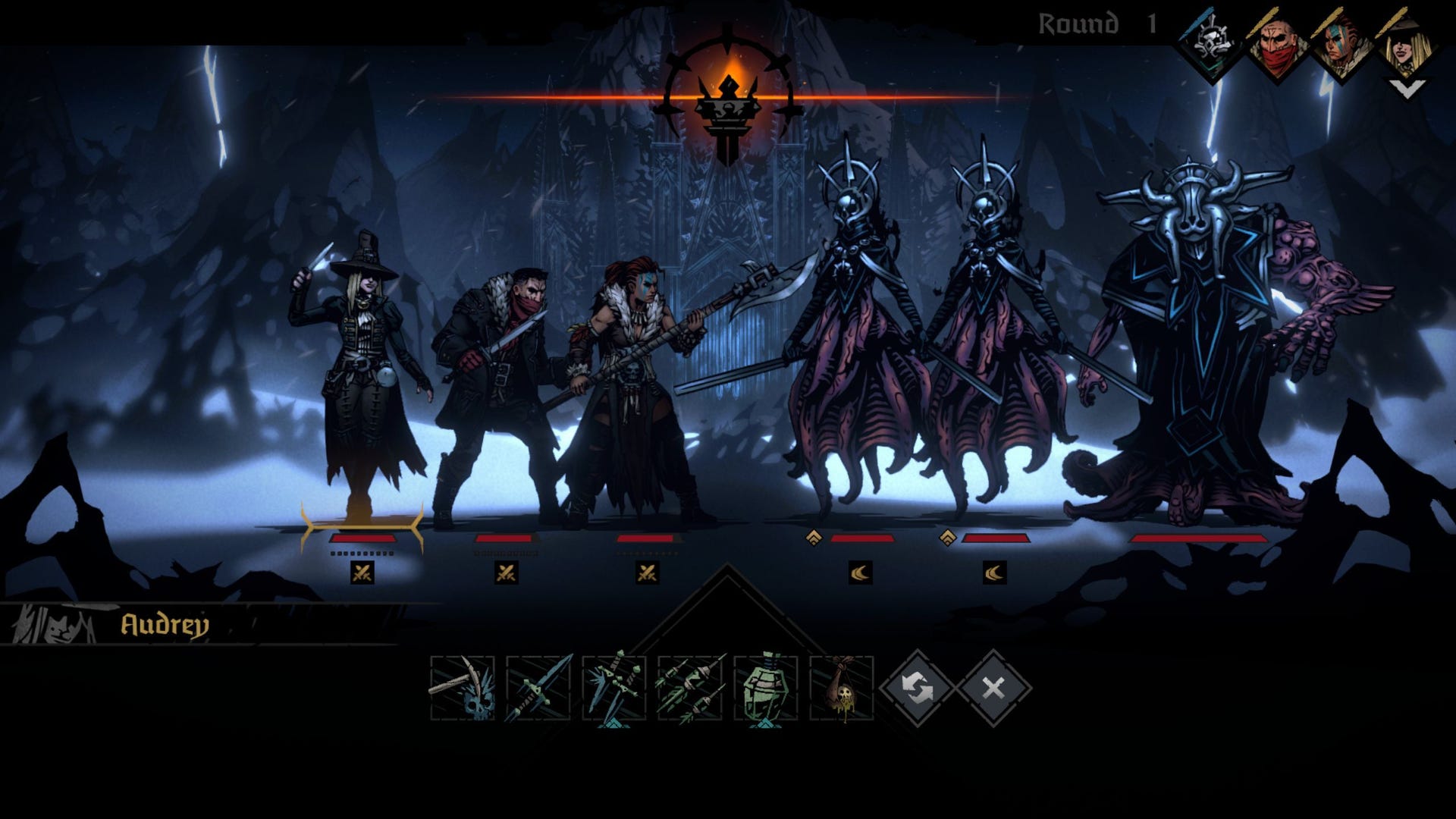The width and height of the screenshot is (1456, 819).
Task: Click the Round 1 label
Action: point(1090,23)
